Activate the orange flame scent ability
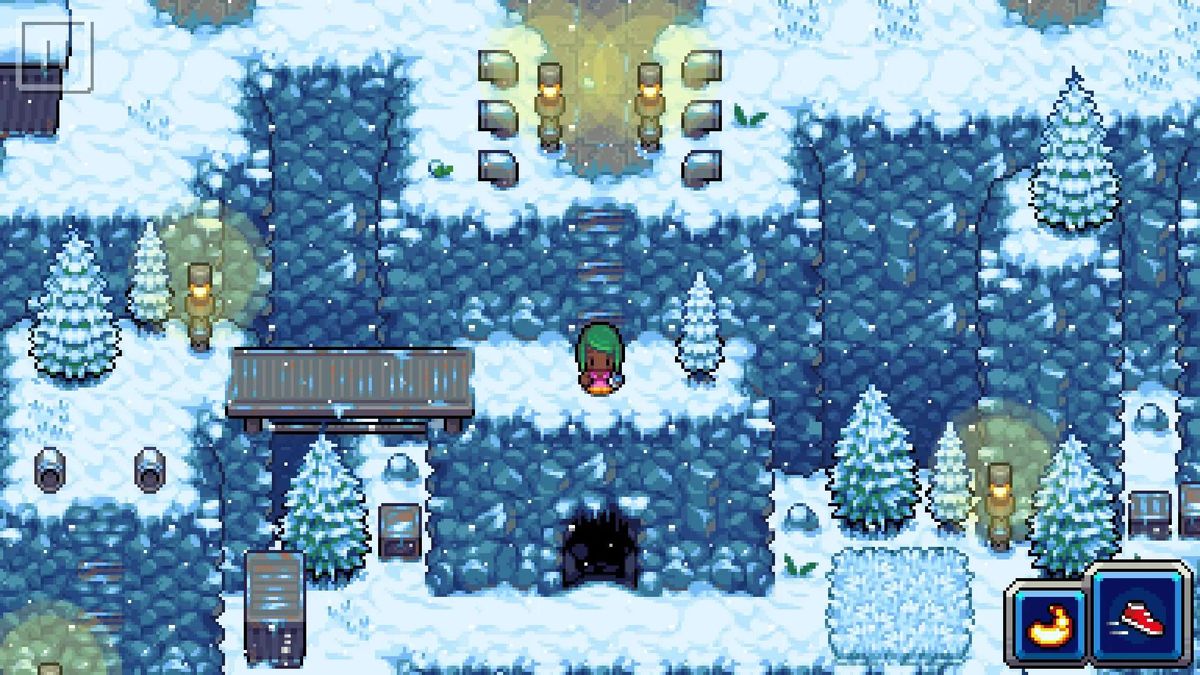 click(x=1049, y=624)
